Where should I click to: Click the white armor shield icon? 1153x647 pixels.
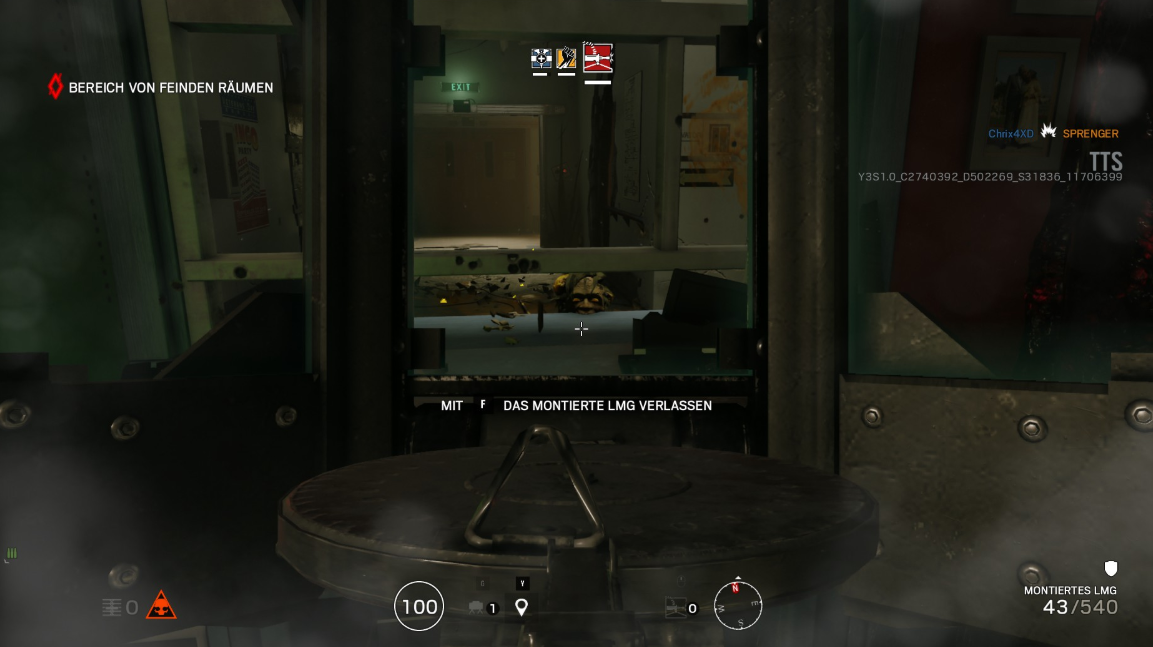click(x=1110, y=569)
